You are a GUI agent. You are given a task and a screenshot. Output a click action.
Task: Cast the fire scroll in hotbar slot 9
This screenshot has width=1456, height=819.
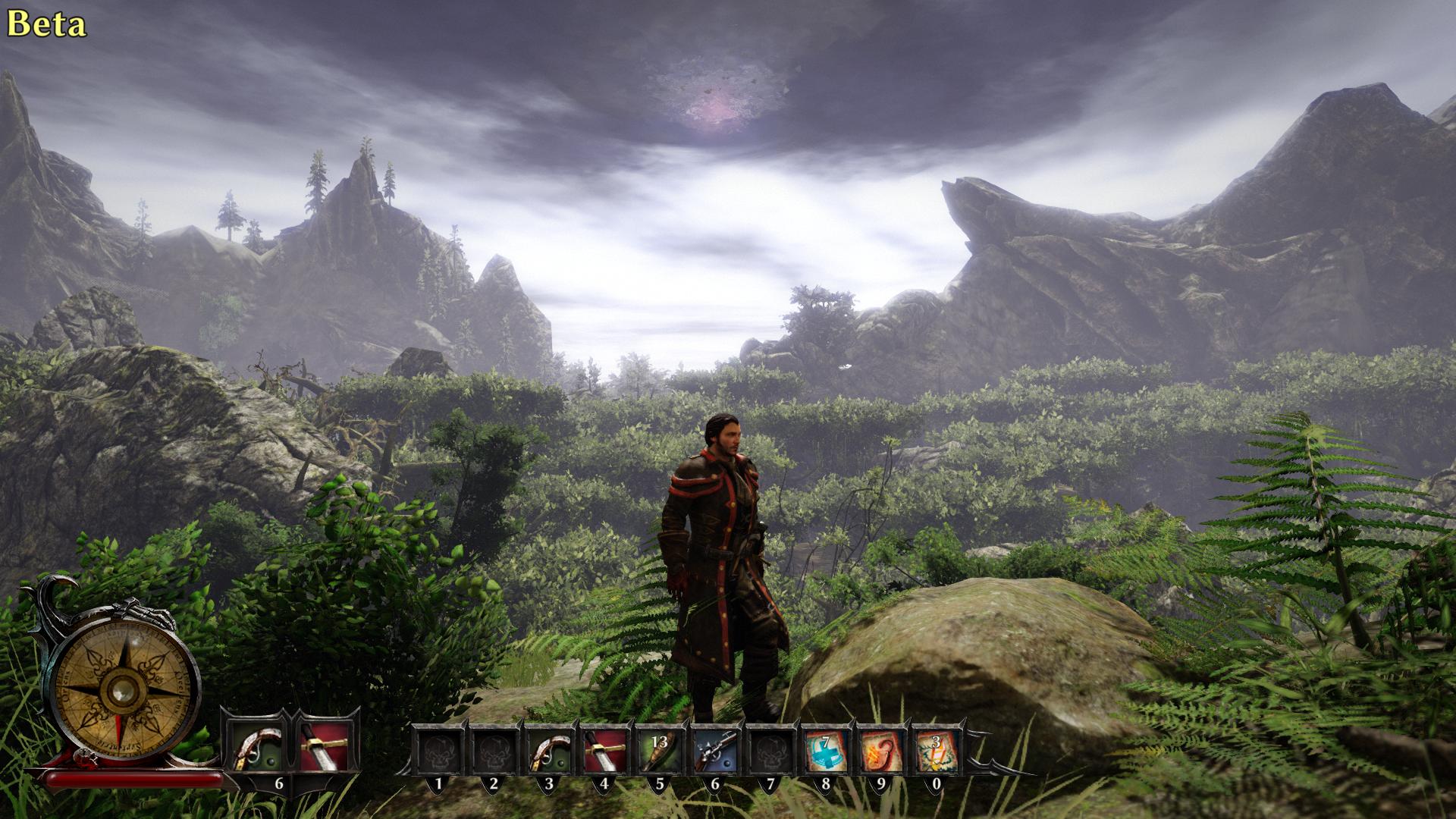(880, 751)
